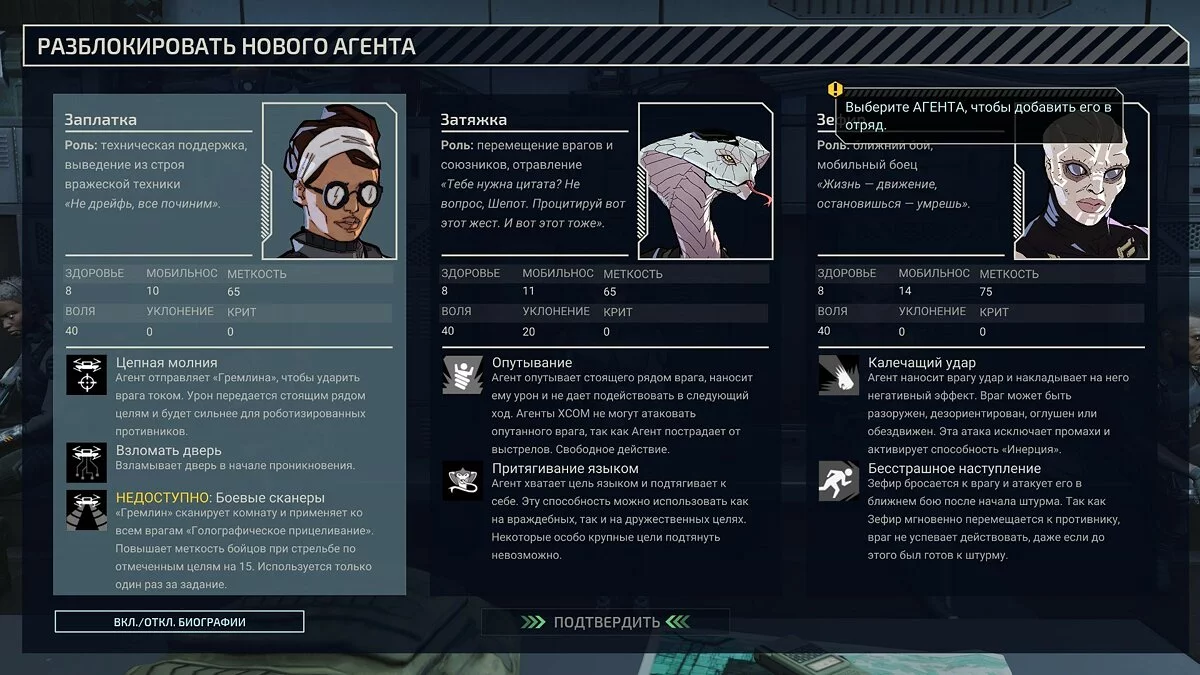Inspect the Опутывание ability icon
This screenshot has height=675, width=1200.
(x=462, y=374)
